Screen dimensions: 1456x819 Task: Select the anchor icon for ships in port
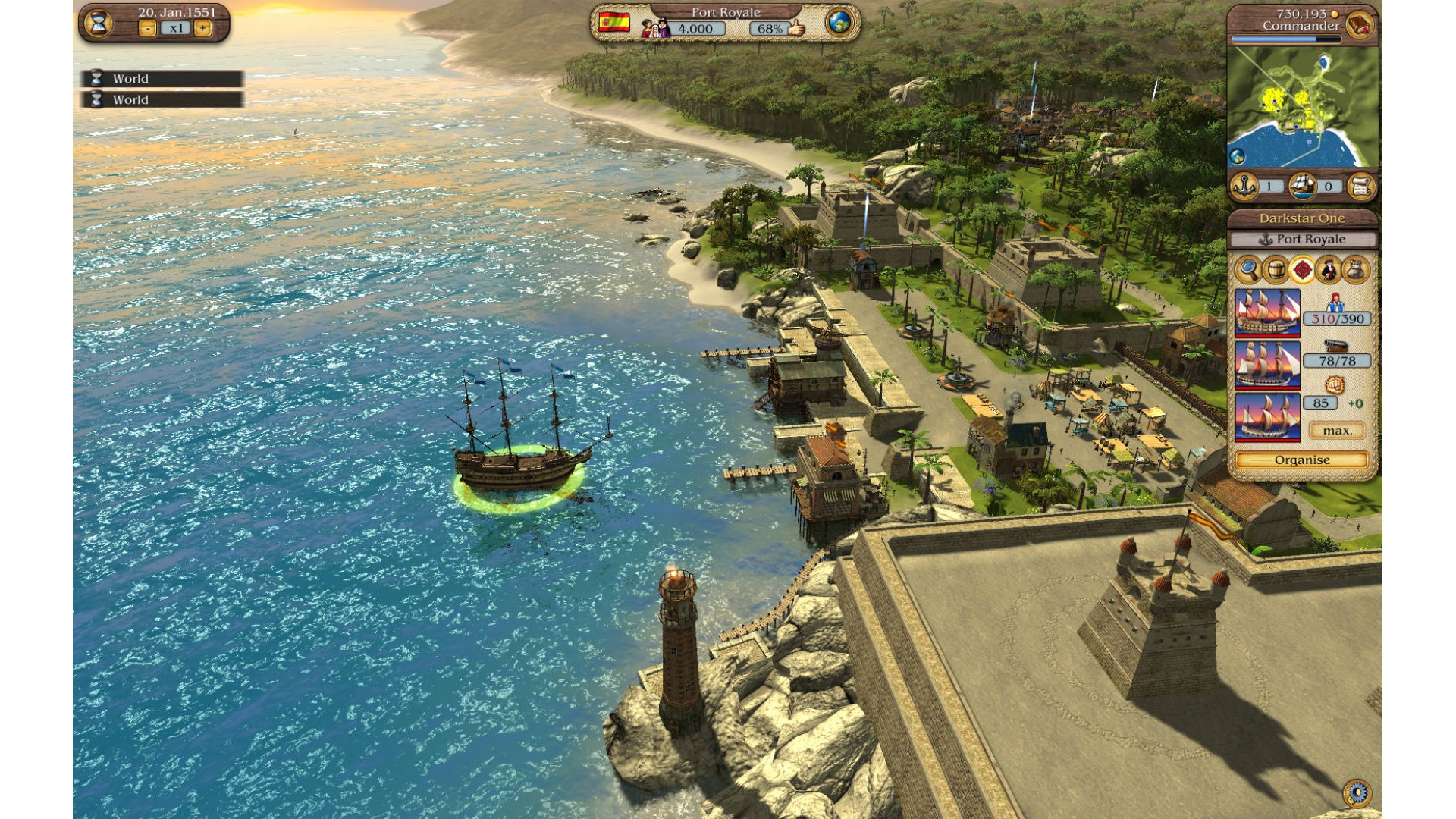(x=1244, y=187)
